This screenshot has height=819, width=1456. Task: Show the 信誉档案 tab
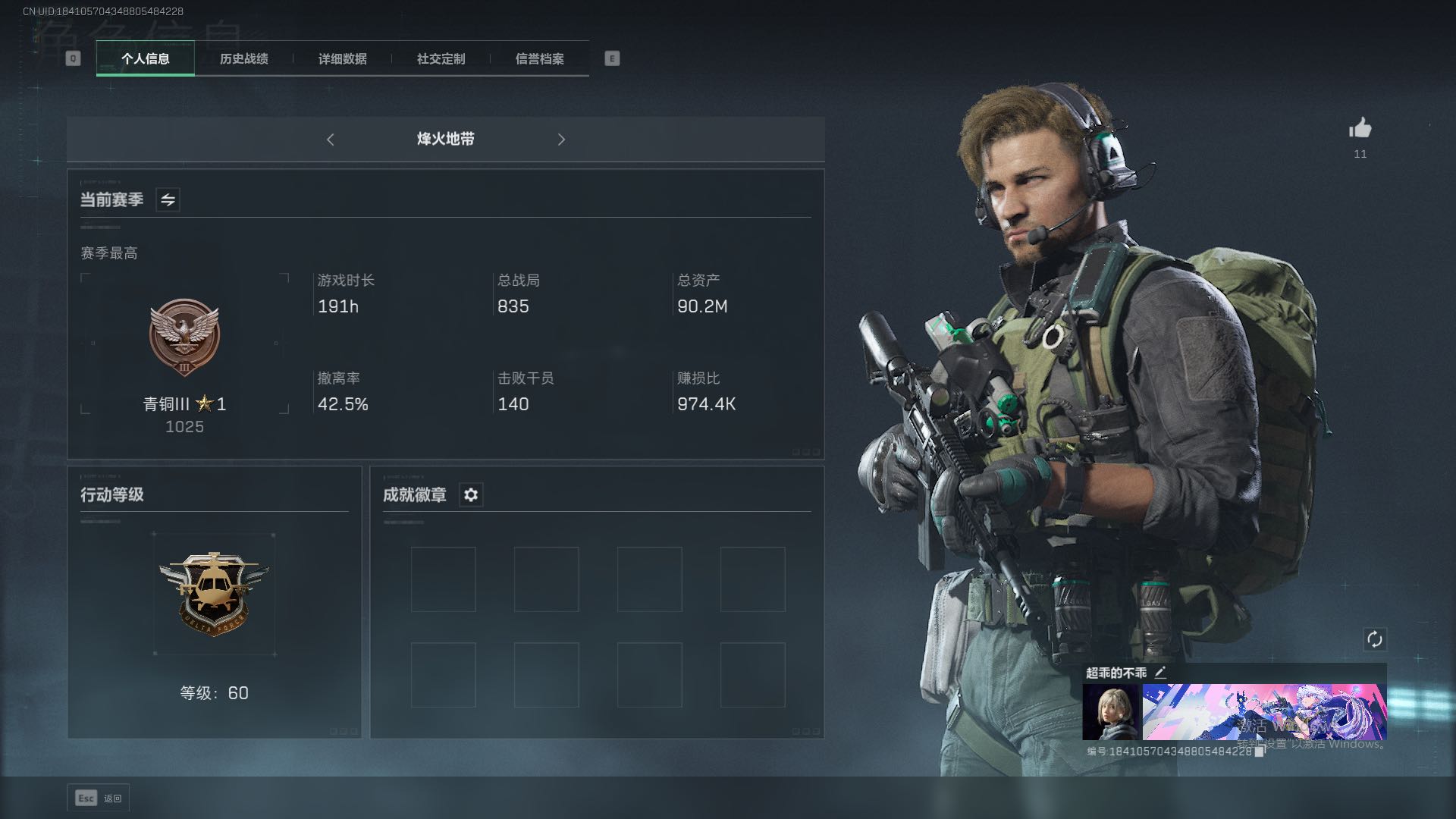(539, 58)
